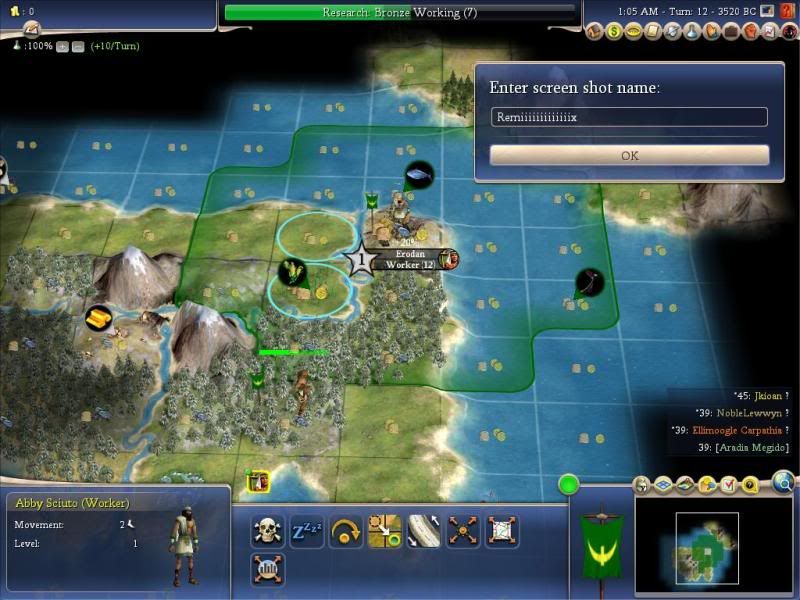The width and height of the screenshot is (800, 600).
Task: Confirm the screenshot name with OK
Action: [x=629, y=155]
